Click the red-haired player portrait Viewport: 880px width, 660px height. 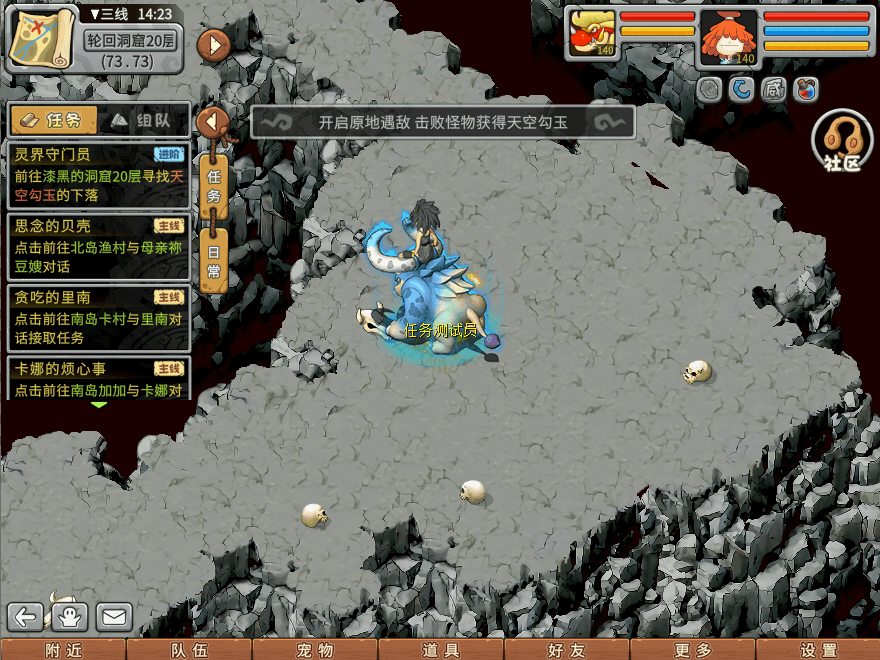coord(729,35)
